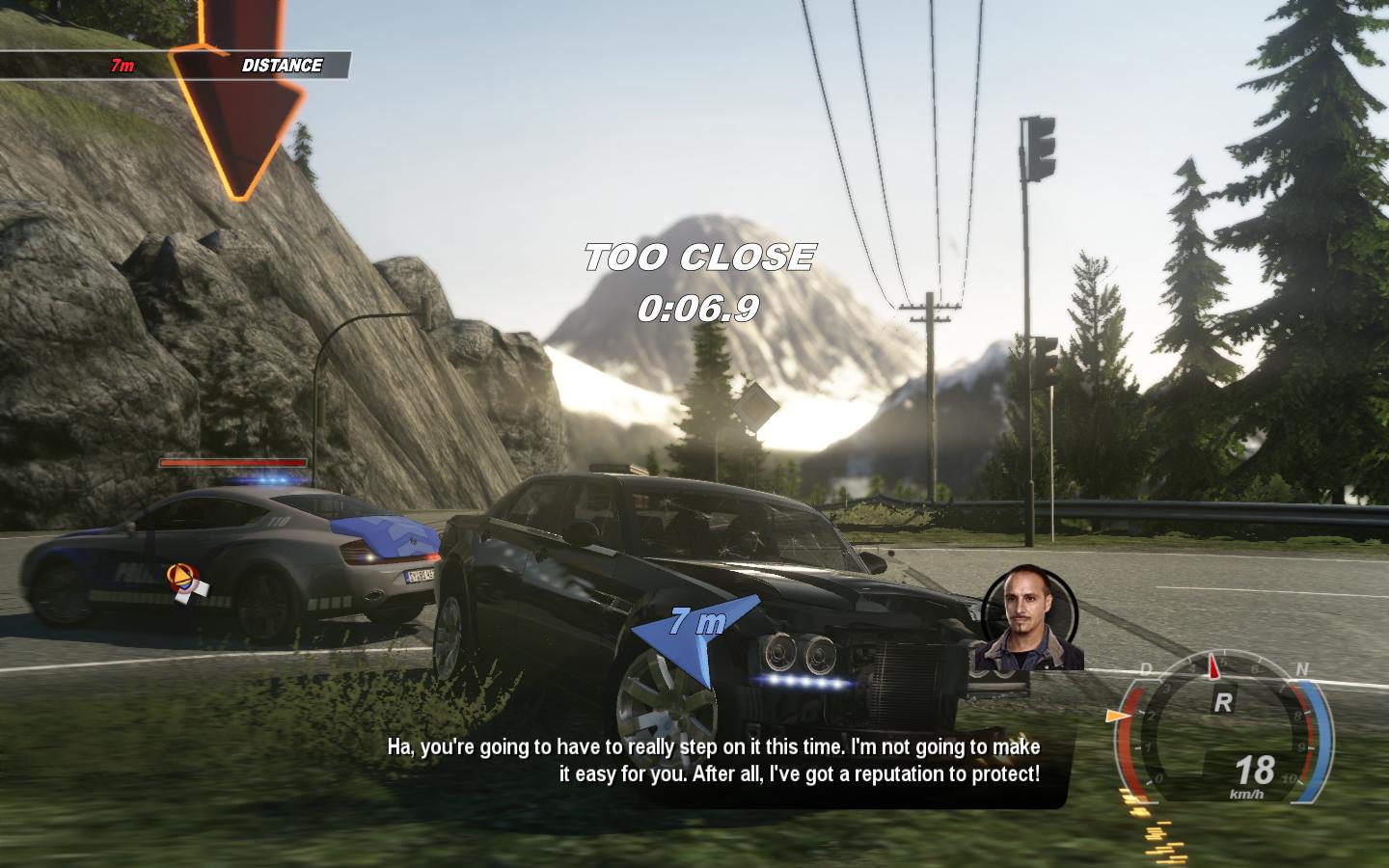Click the gear indicator showing R
The height and width of the screenshot is (868, 1389).
tap(1223, 701)
